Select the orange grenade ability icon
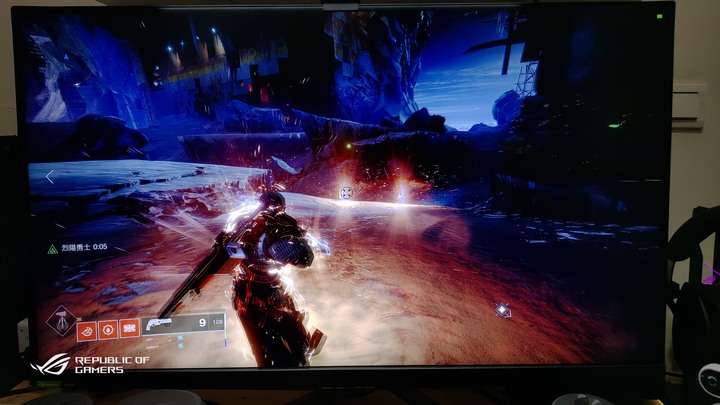This screenshot has height=405, width=720. pos(87,328)
